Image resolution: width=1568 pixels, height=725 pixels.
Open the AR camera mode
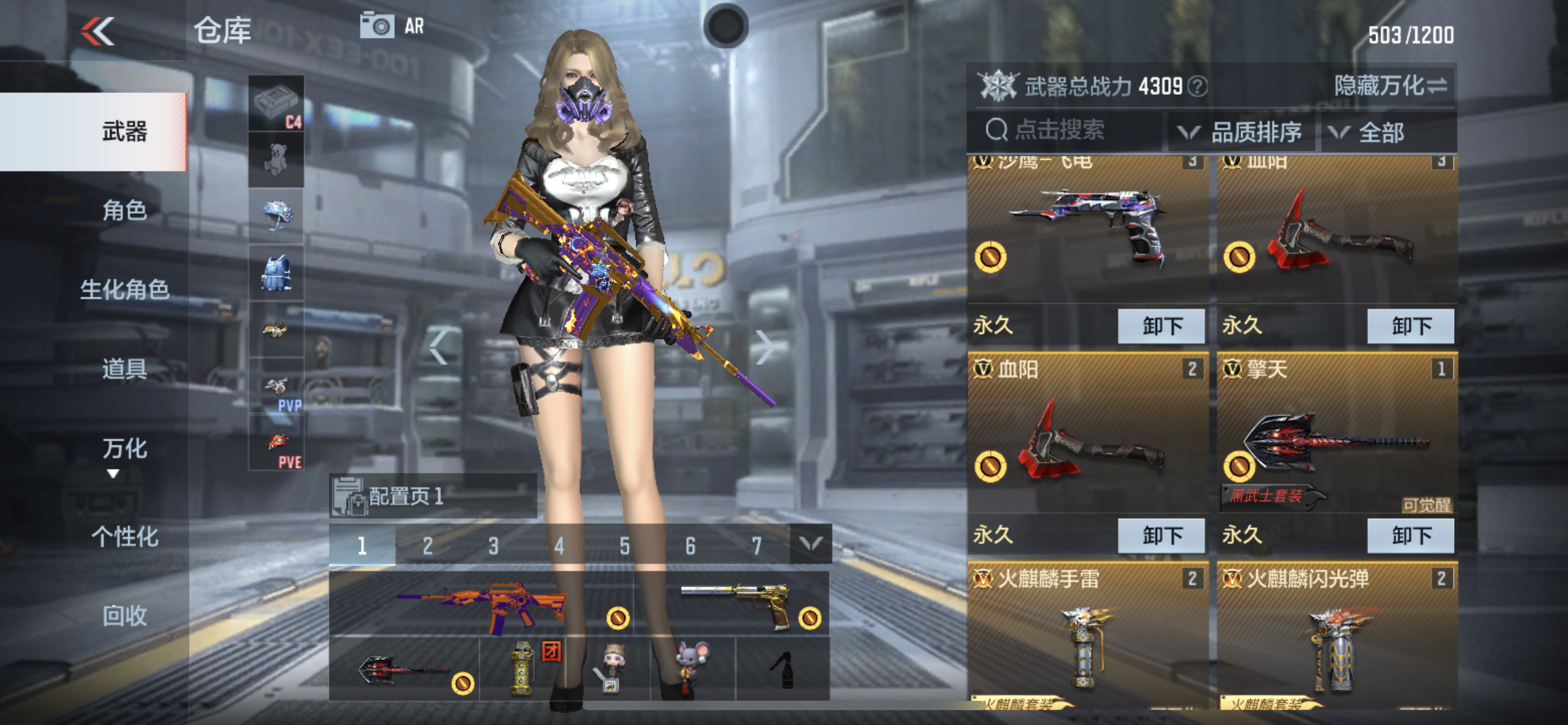[393, 26]
